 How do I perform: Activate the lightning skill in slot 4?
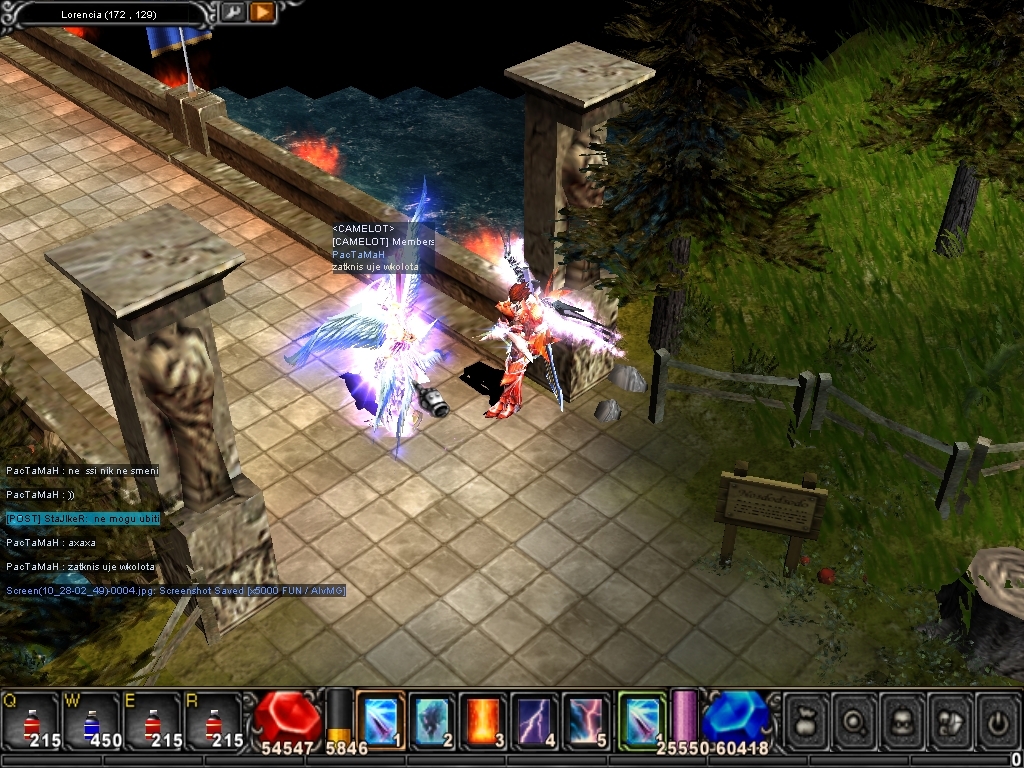pyautogui.click(x=536, y=719)
